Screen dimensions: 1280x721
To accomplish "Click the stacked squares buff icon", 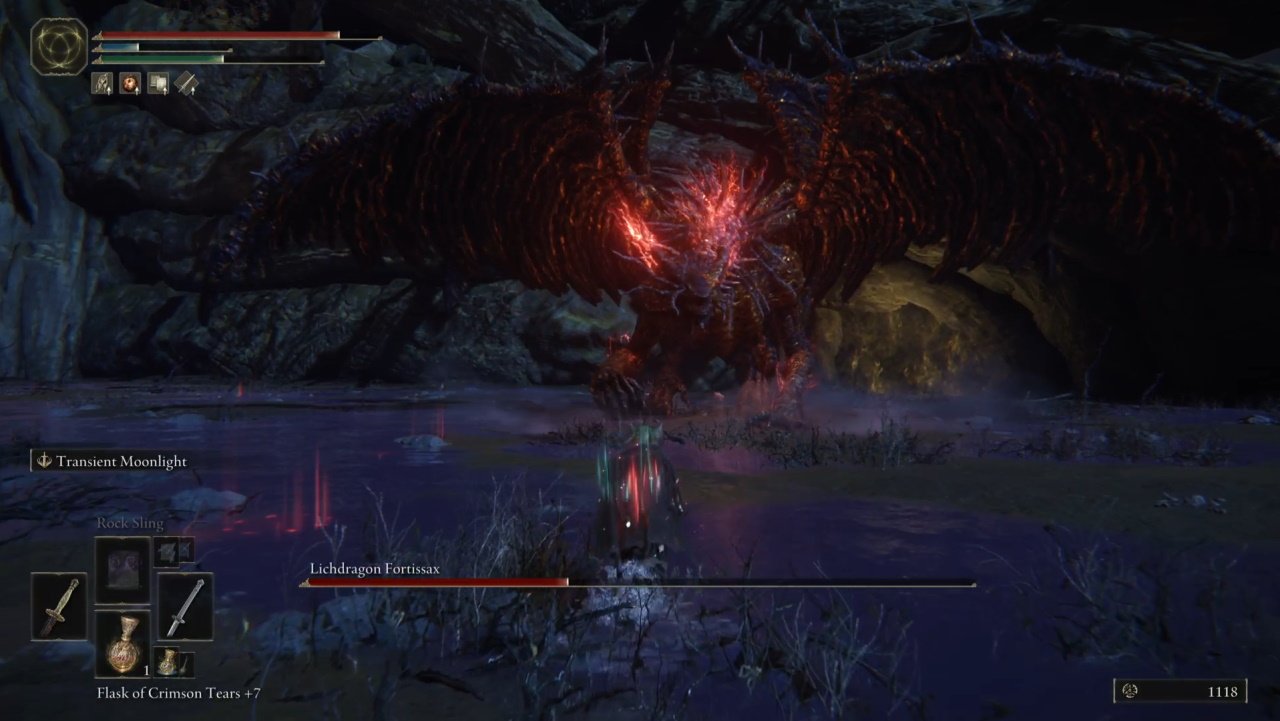I will (x=158, y=84).
